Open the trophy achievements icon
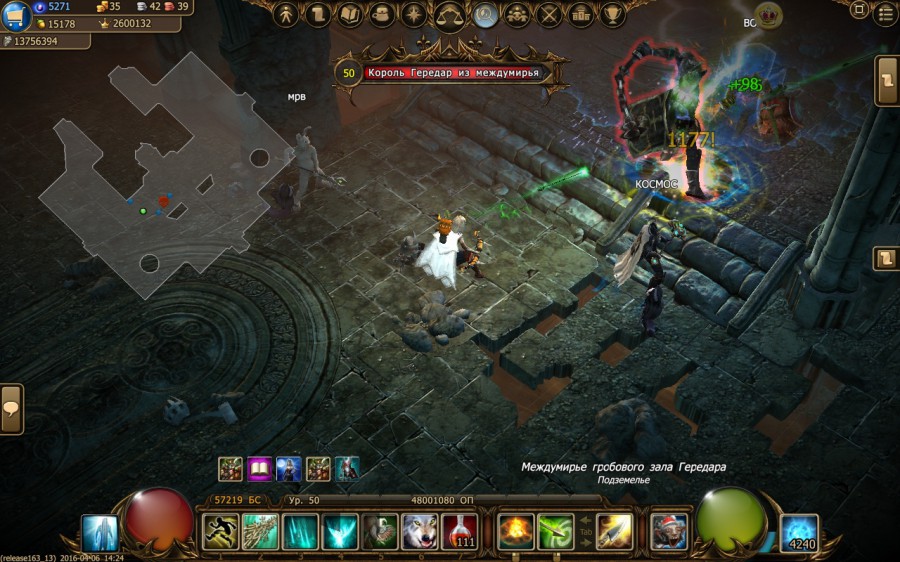Viewport: 900px width, 562px height. [612, 15]
